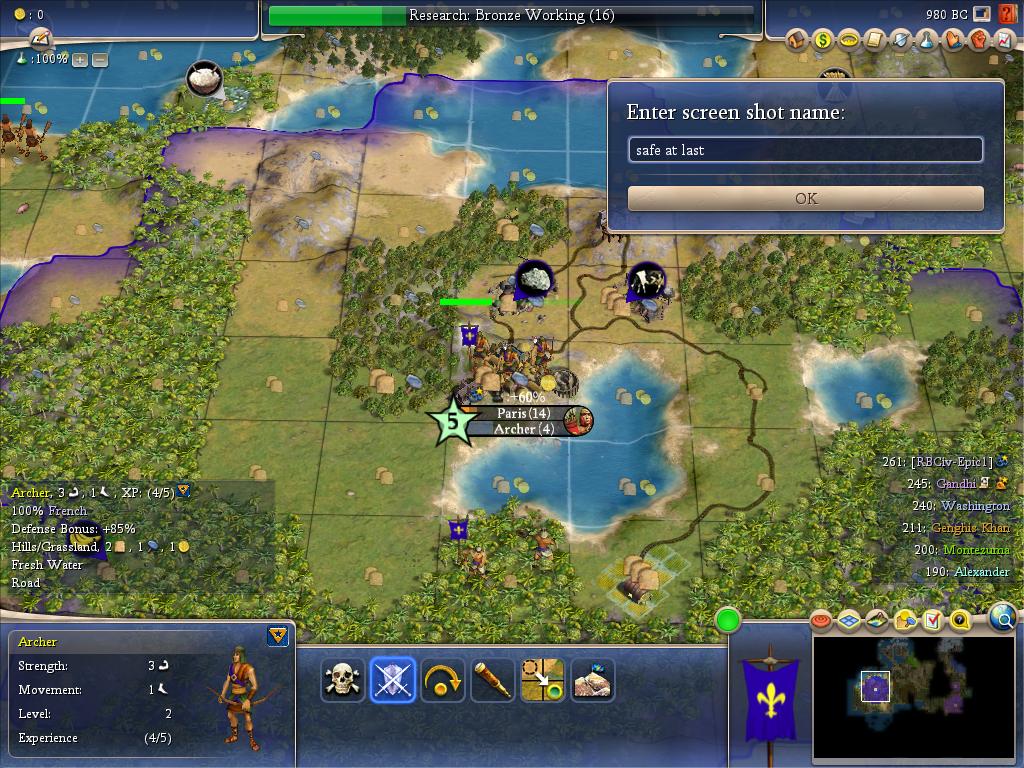Select the Paris city name bar
This screenshot has height=768, width=1024.
(x=523, y=413)
